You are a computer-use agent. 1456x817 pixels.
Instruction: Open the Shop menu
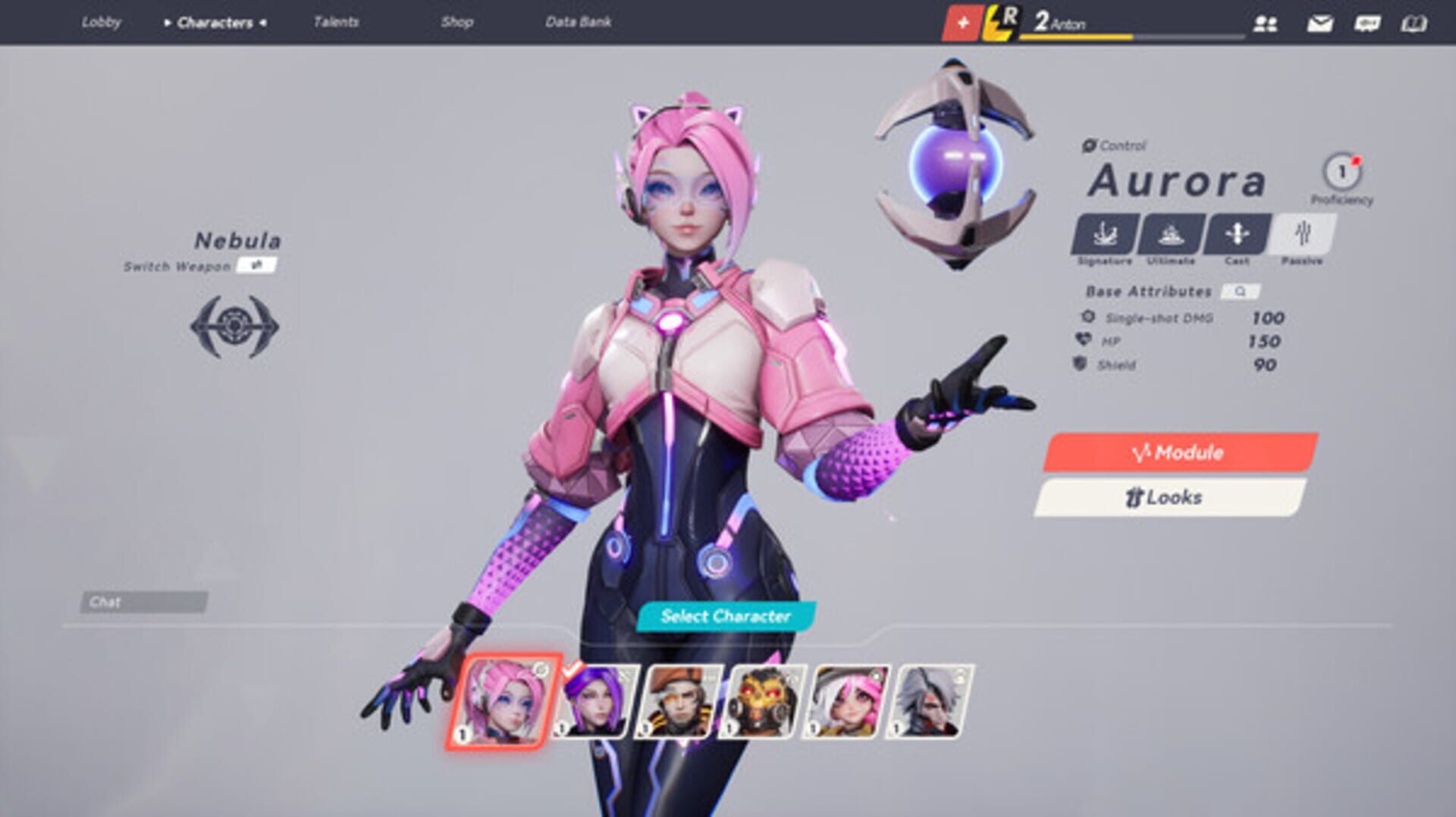coord(456,23)
